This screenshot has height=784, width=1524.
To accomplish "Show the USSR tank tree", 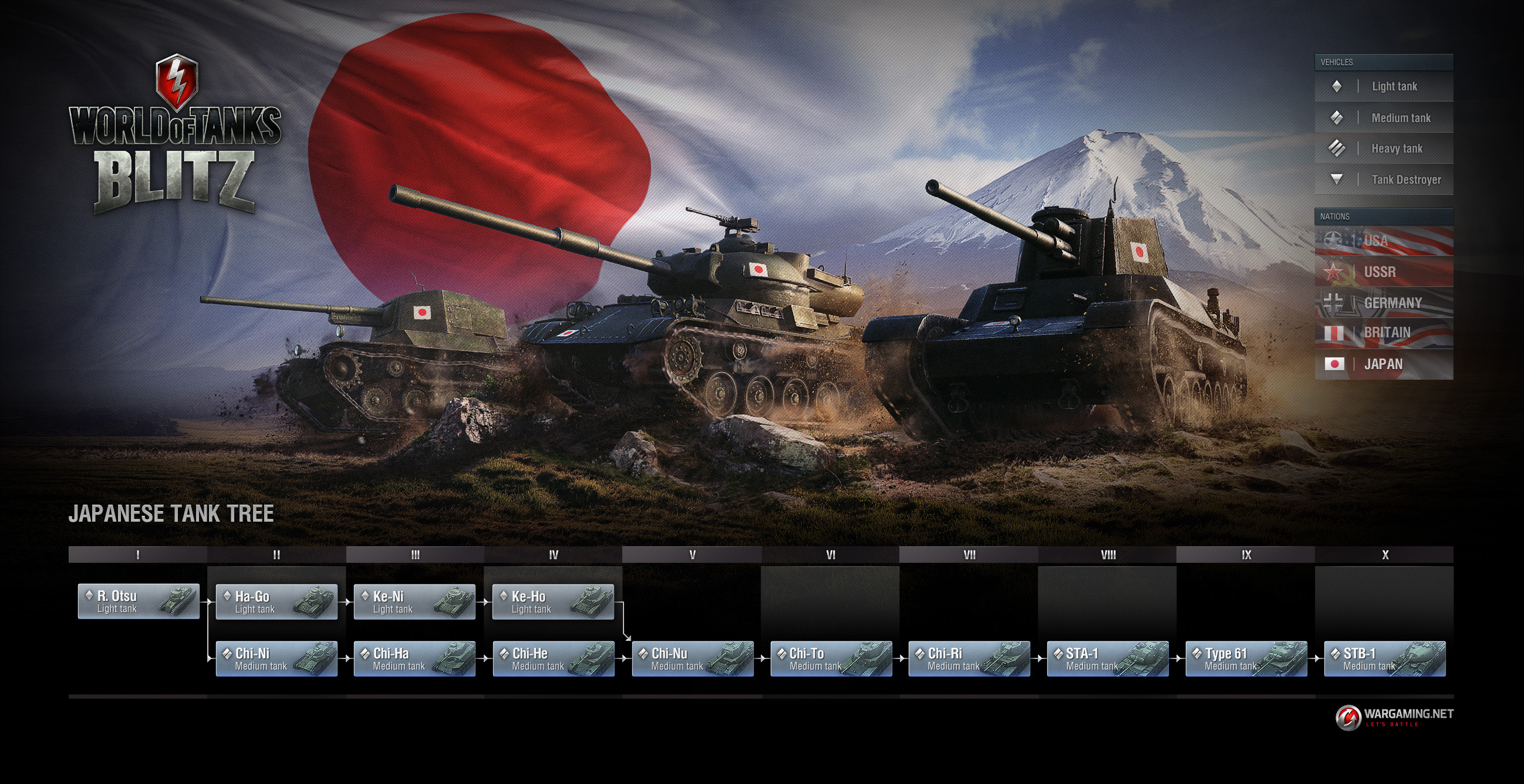I will [x=1383, y=272].
